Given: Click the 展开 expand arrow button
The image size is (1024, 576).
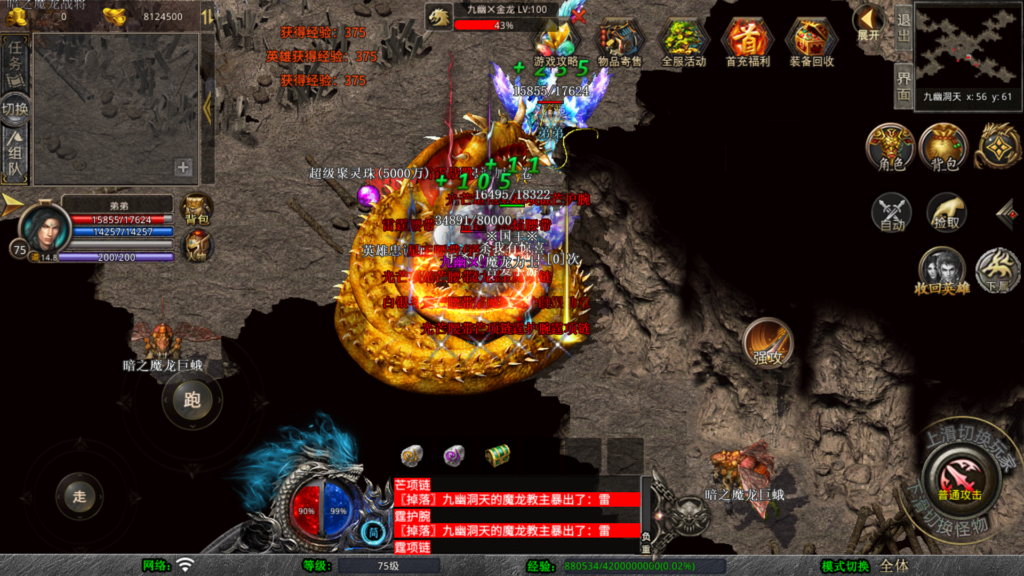Looking at the screenshot, I should pos(867,23).
